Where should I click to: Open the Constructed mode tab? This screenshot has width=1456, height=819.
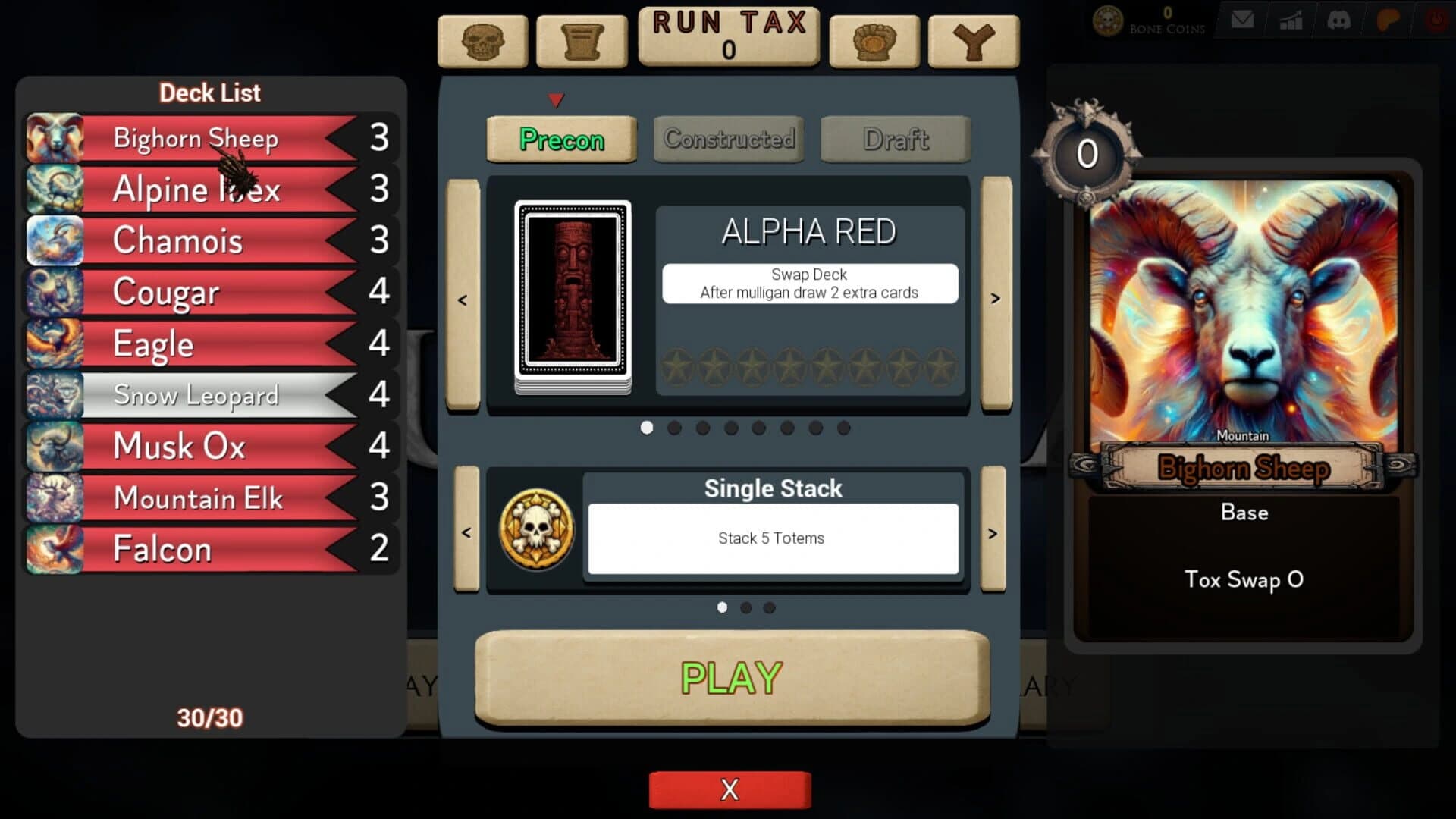(728, 139)
